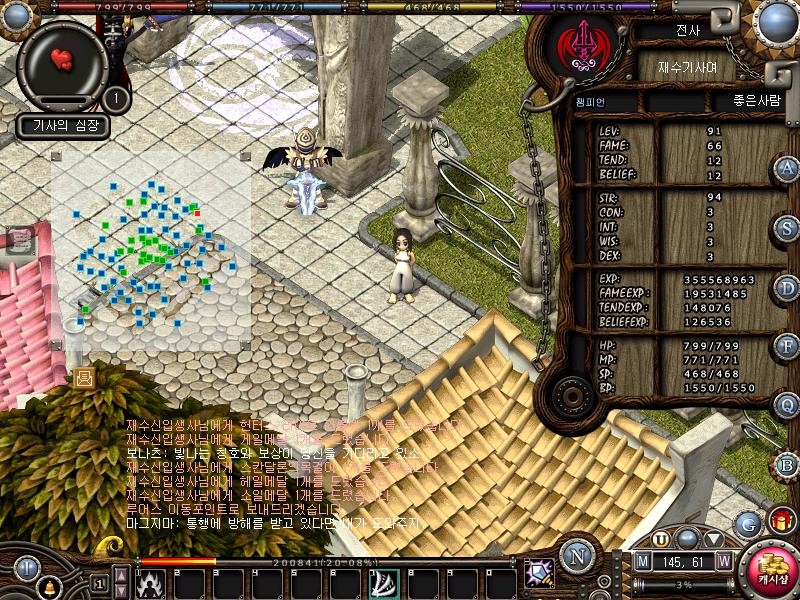Screen dimensions: 800x600
Task: Activate the white flame skill in hotbar
Action: click(152, 582)
